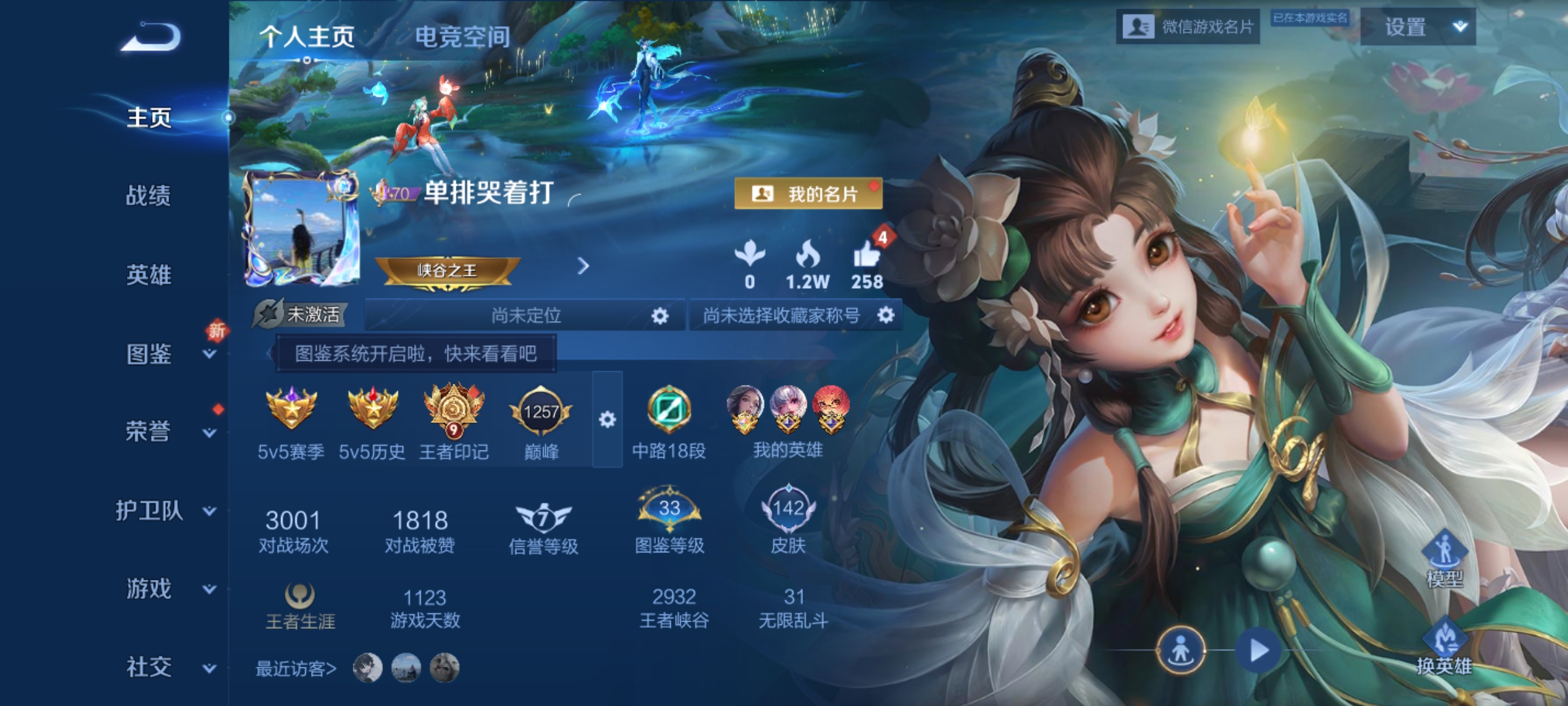1568x706 pixels.
Task: Click the thumbs-up likes icon
Action: (x=867, y=255)
